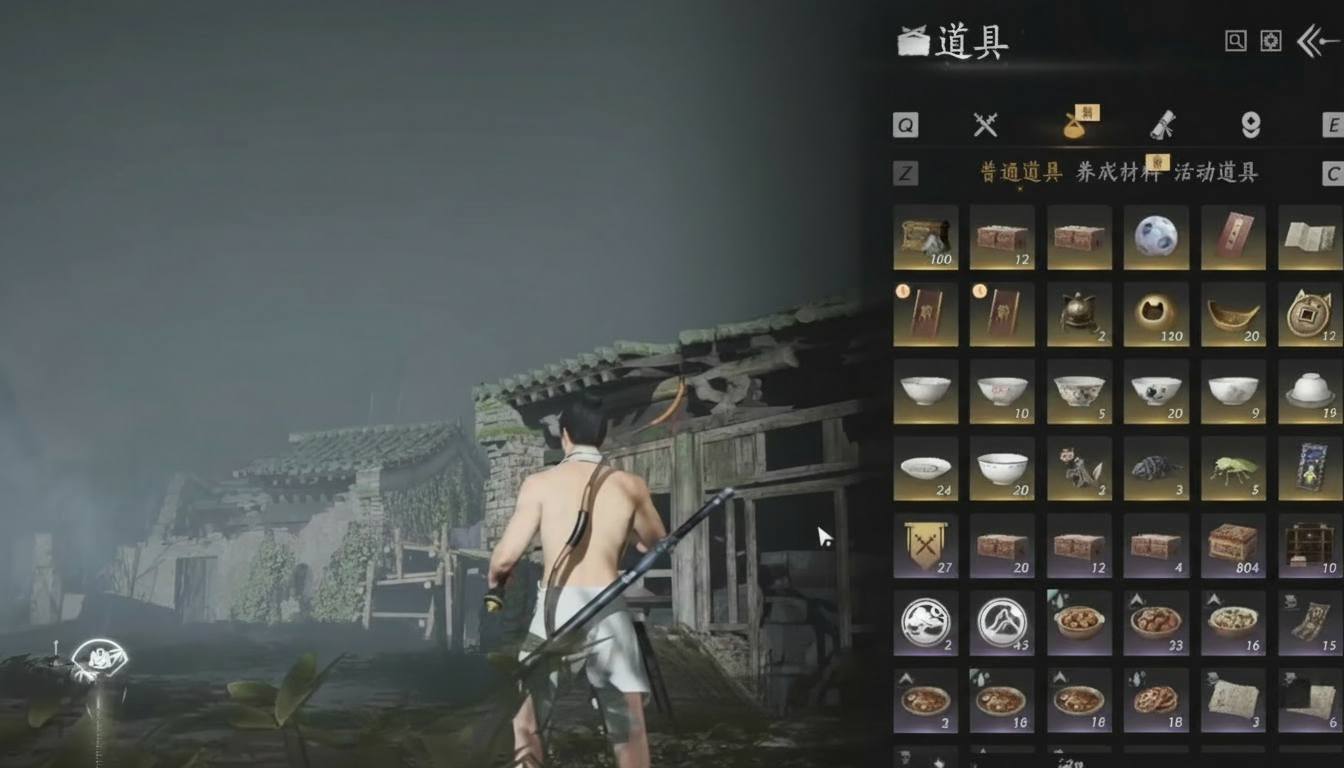
Task: Click the gold ingot item showing 20
Action: (1233, 314)
